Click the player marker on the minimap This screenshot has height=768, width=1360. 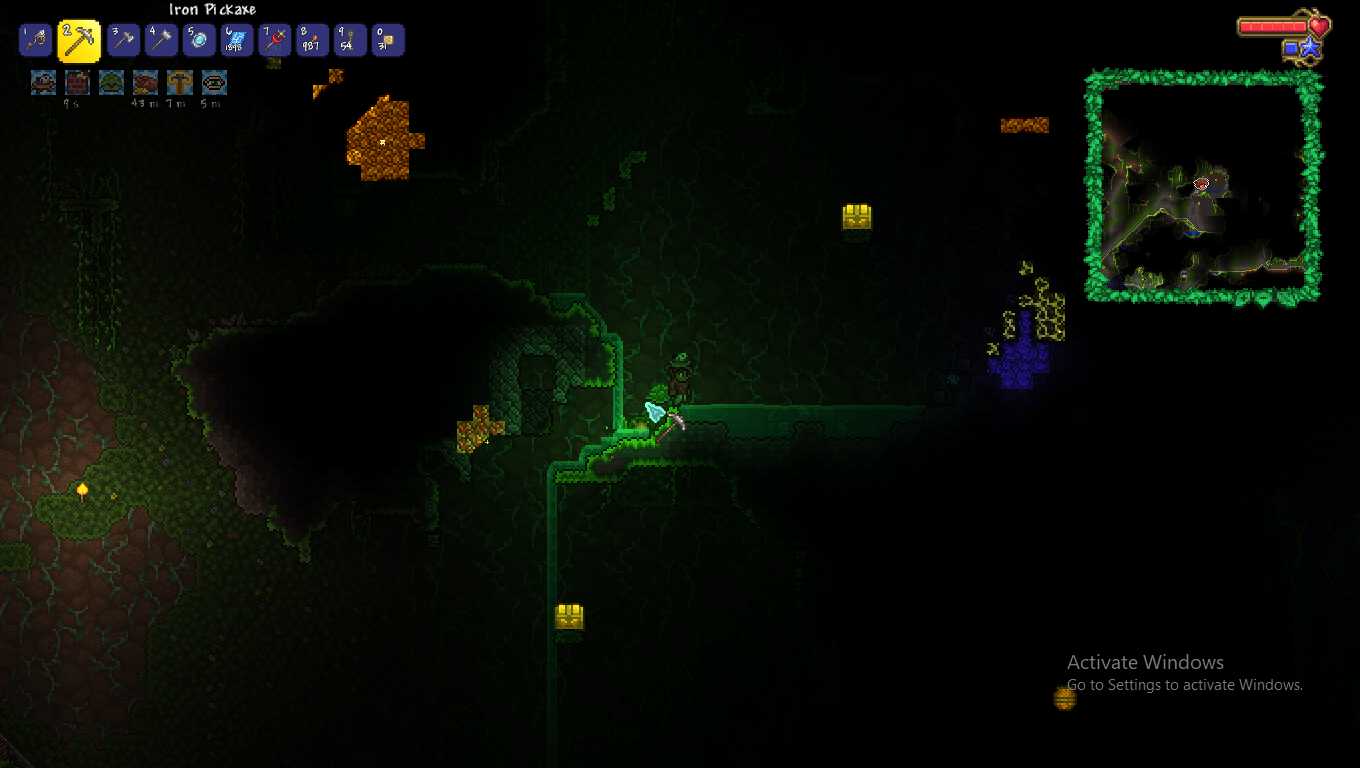1201,183
